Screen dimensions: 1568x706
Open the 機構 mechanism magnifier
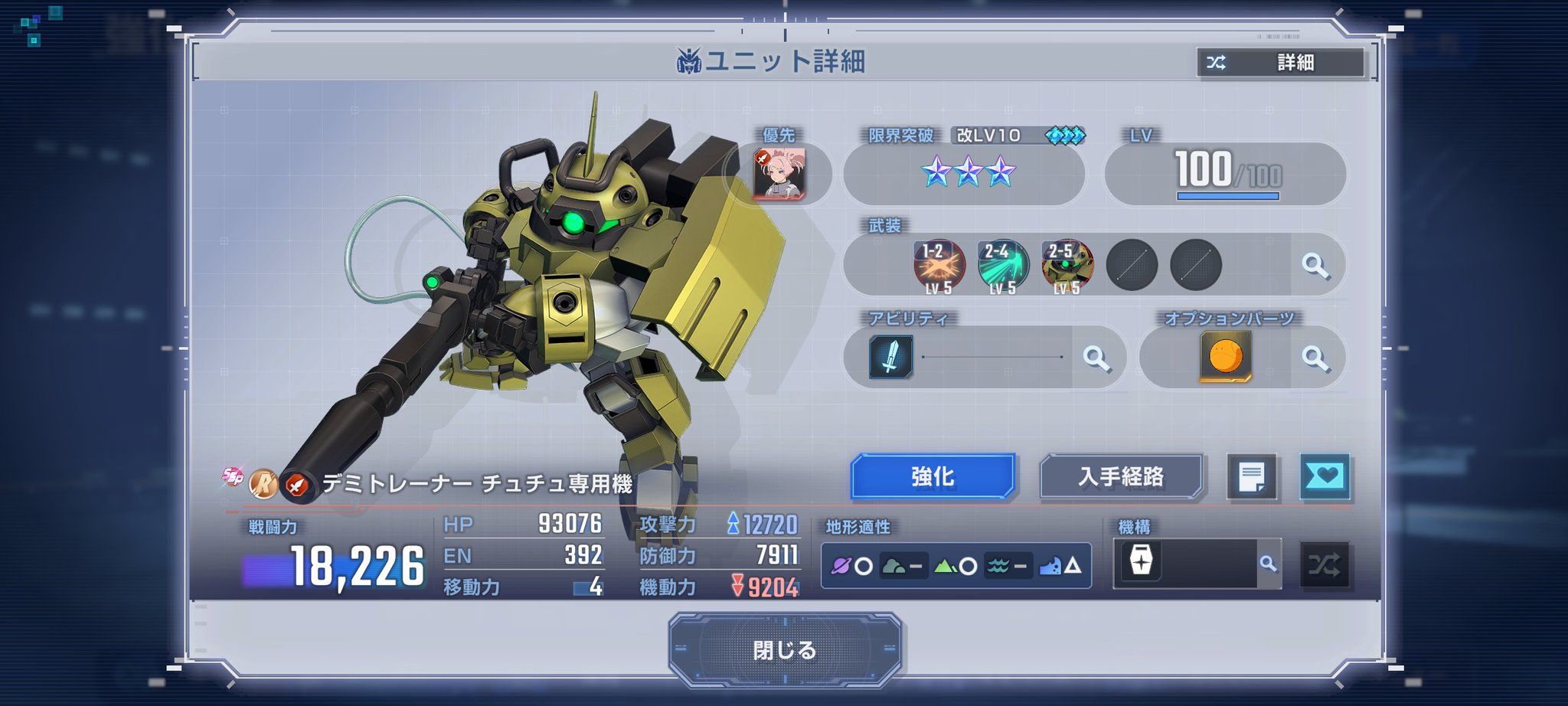[x=1269, y=564]
